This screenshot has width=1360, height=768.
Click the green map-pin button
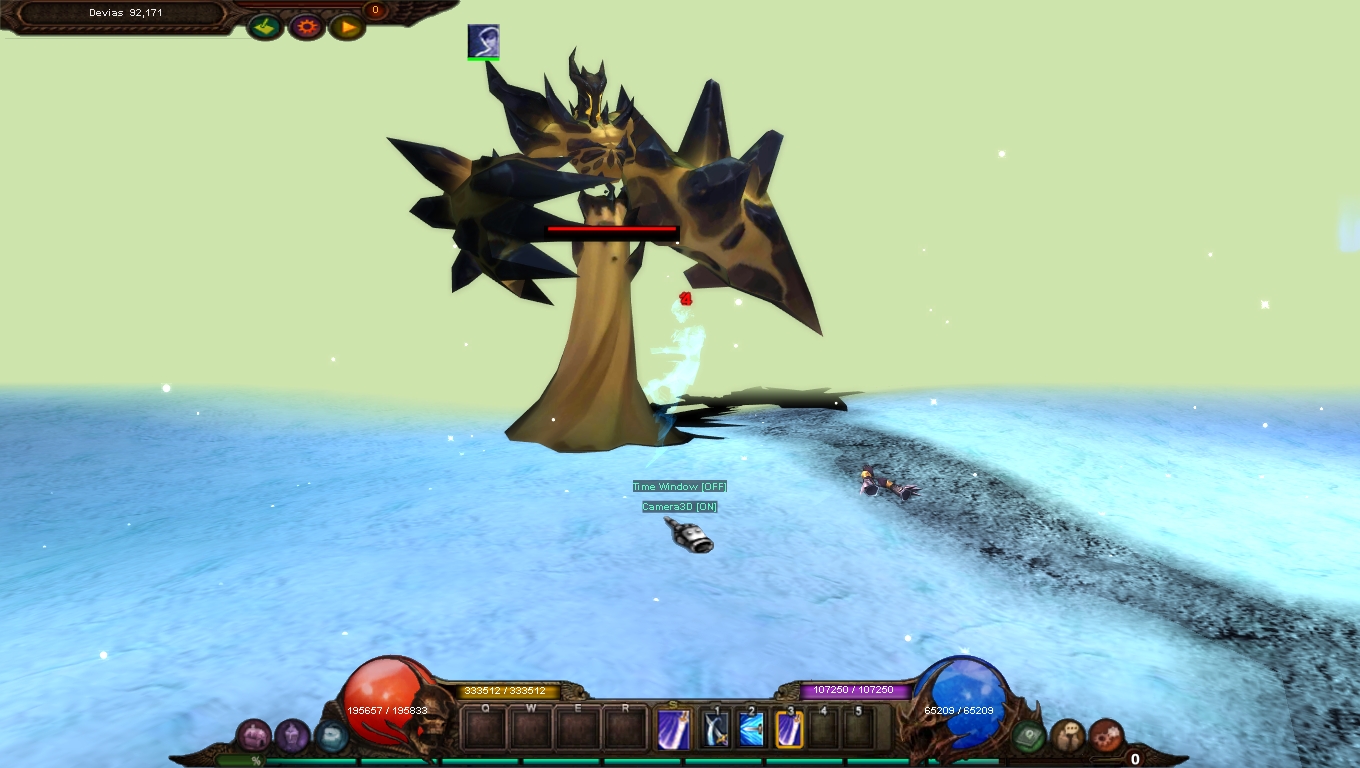[265, 27]
